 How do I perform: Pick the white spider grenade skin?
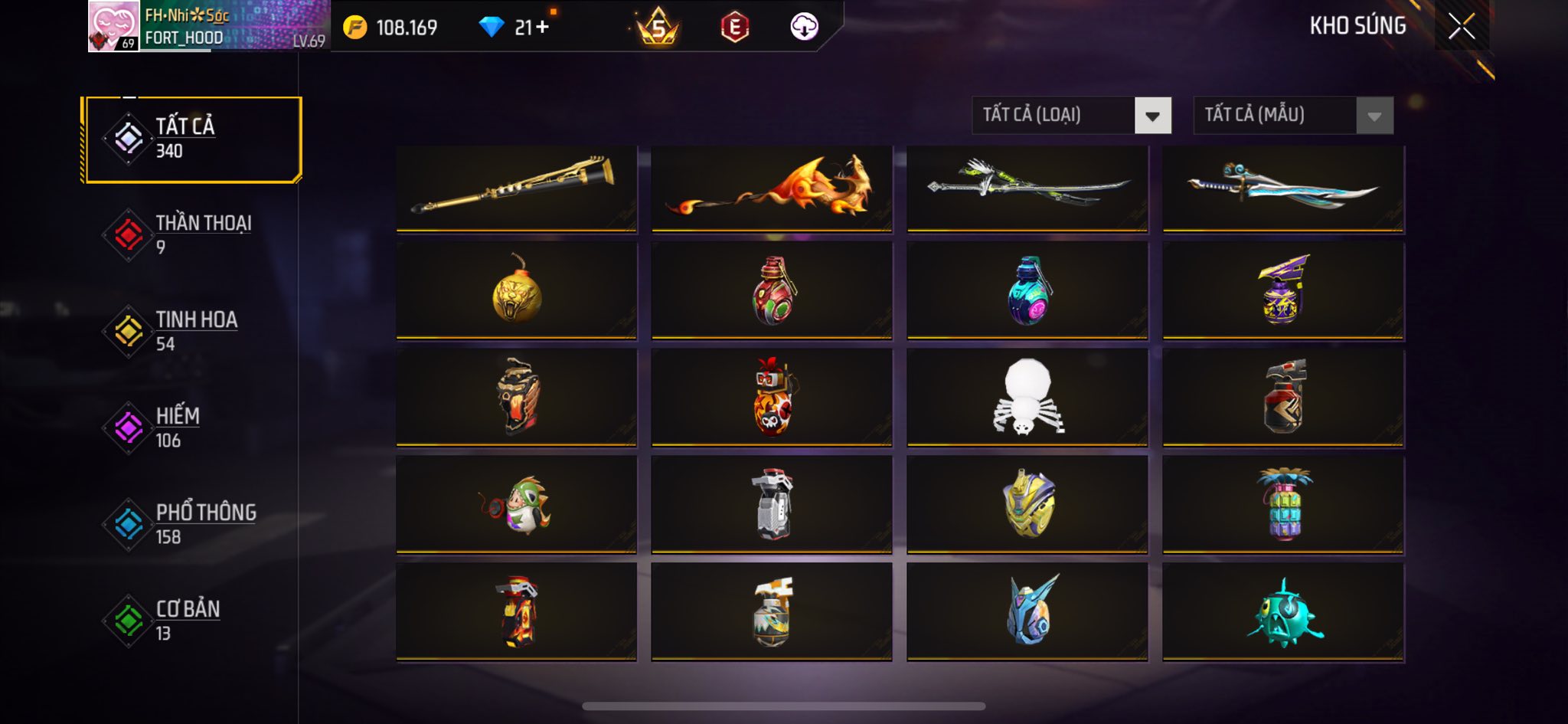pos(1027,397)
